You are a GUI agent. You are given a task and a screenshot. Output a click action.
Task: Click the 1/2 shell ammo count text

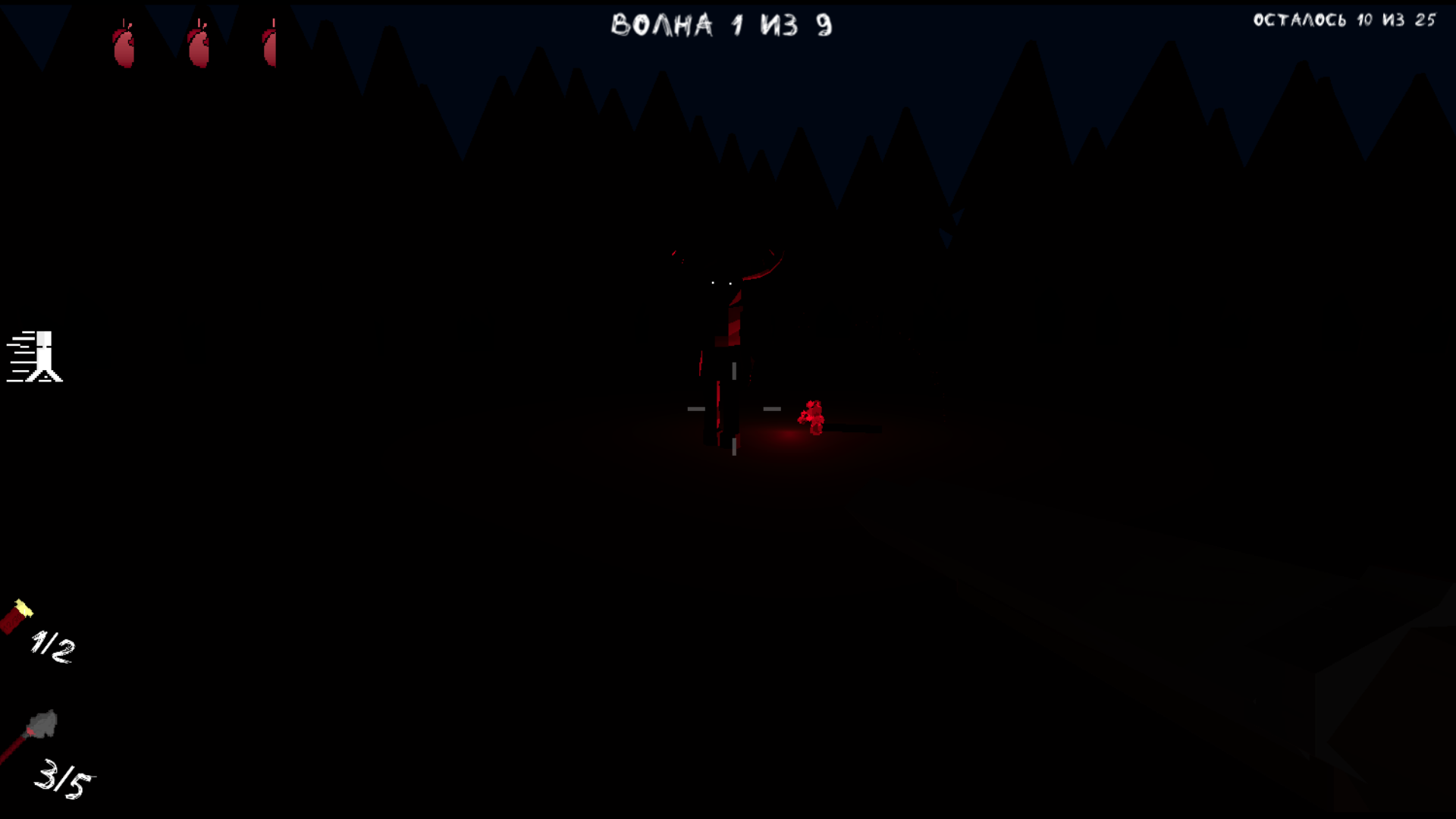point(53,645)
